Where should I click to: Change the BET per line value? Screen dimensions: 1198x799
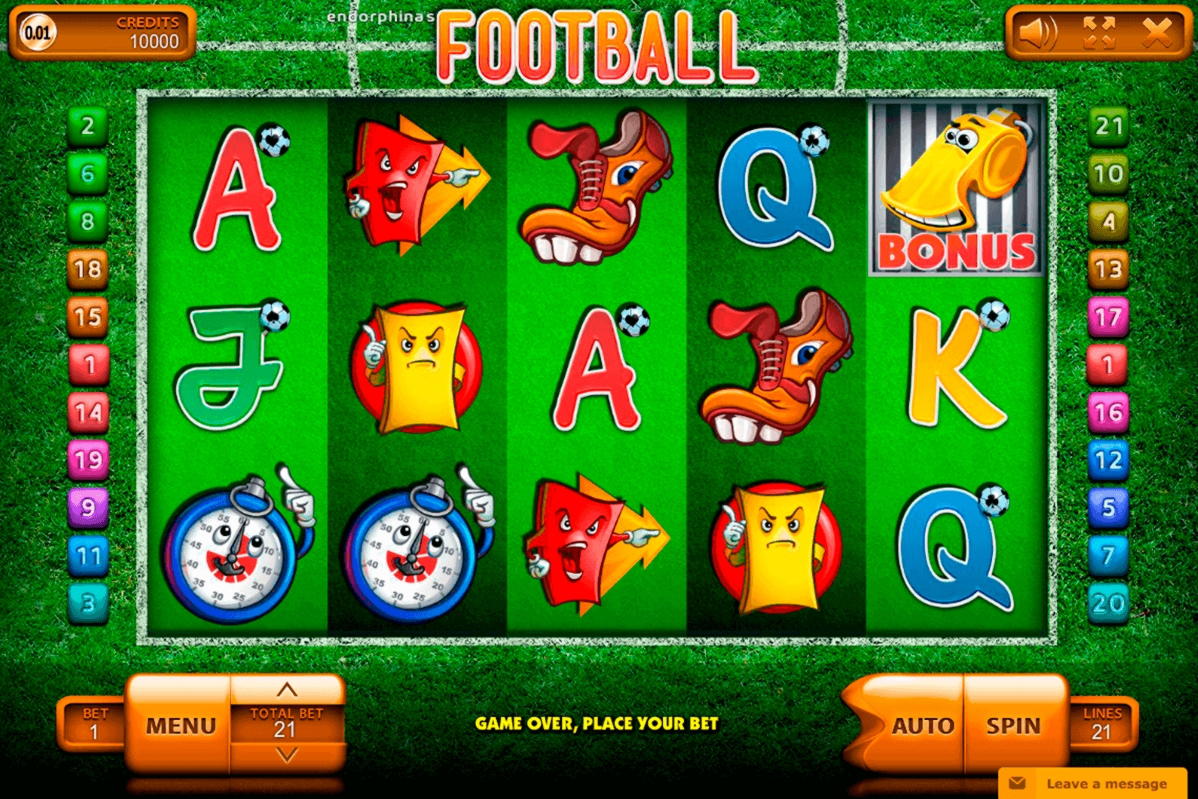pyautogui.click(x=95, y=723)
